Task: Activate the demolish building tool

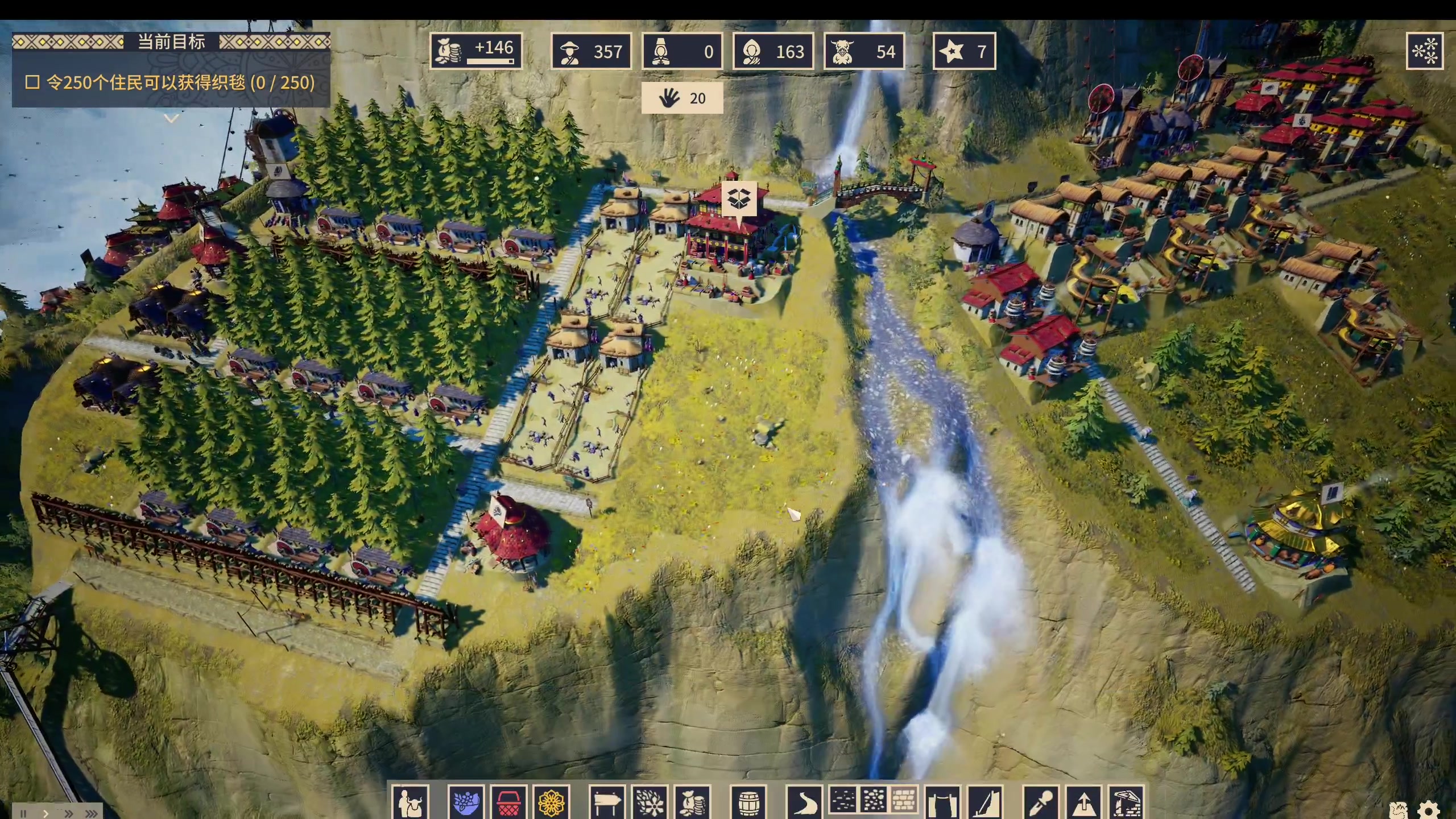Action: click(1126, 803)
